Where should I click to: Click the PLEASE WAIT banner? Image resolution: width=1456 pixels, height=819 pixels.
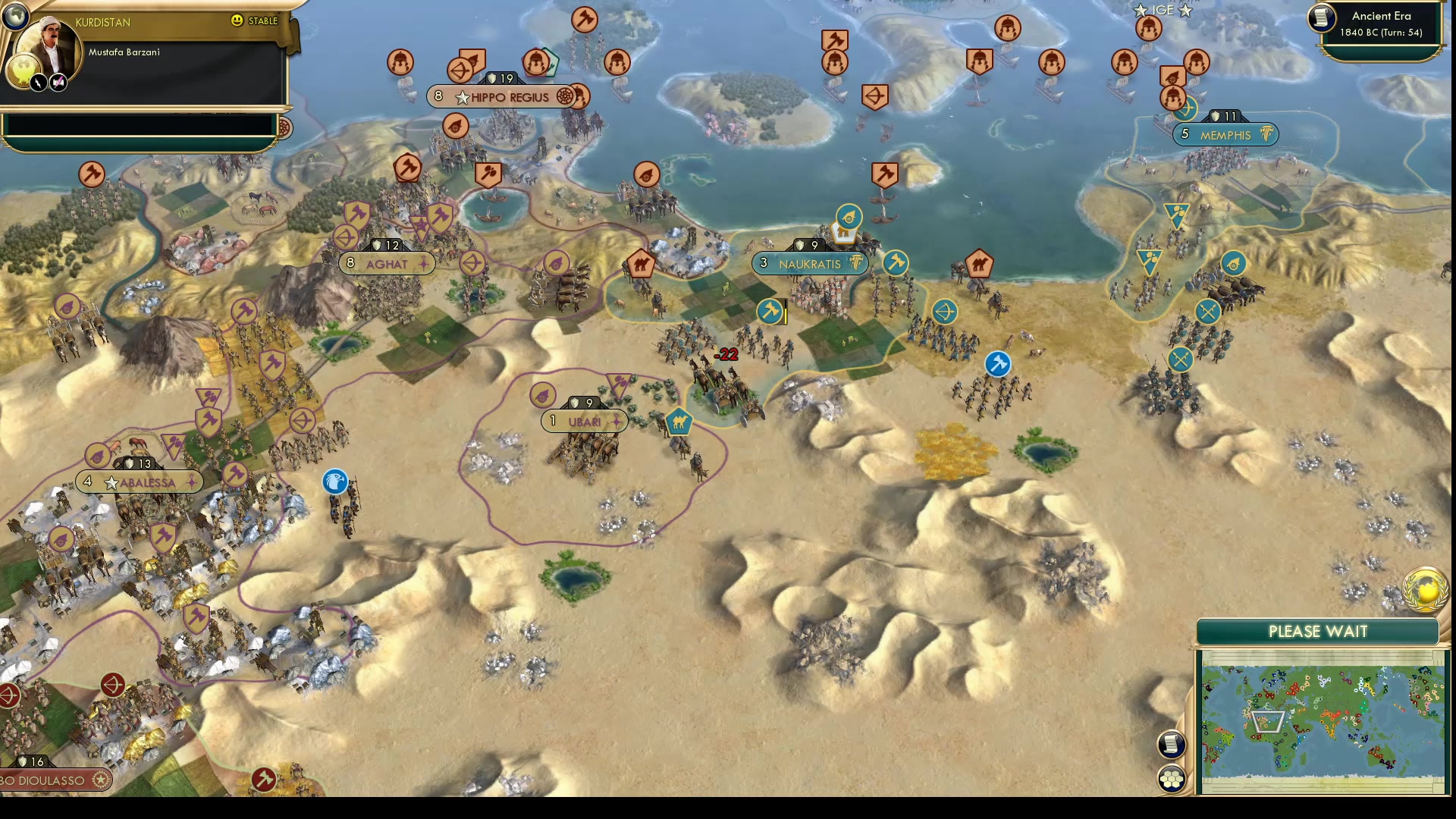[x=1318, y=631]
